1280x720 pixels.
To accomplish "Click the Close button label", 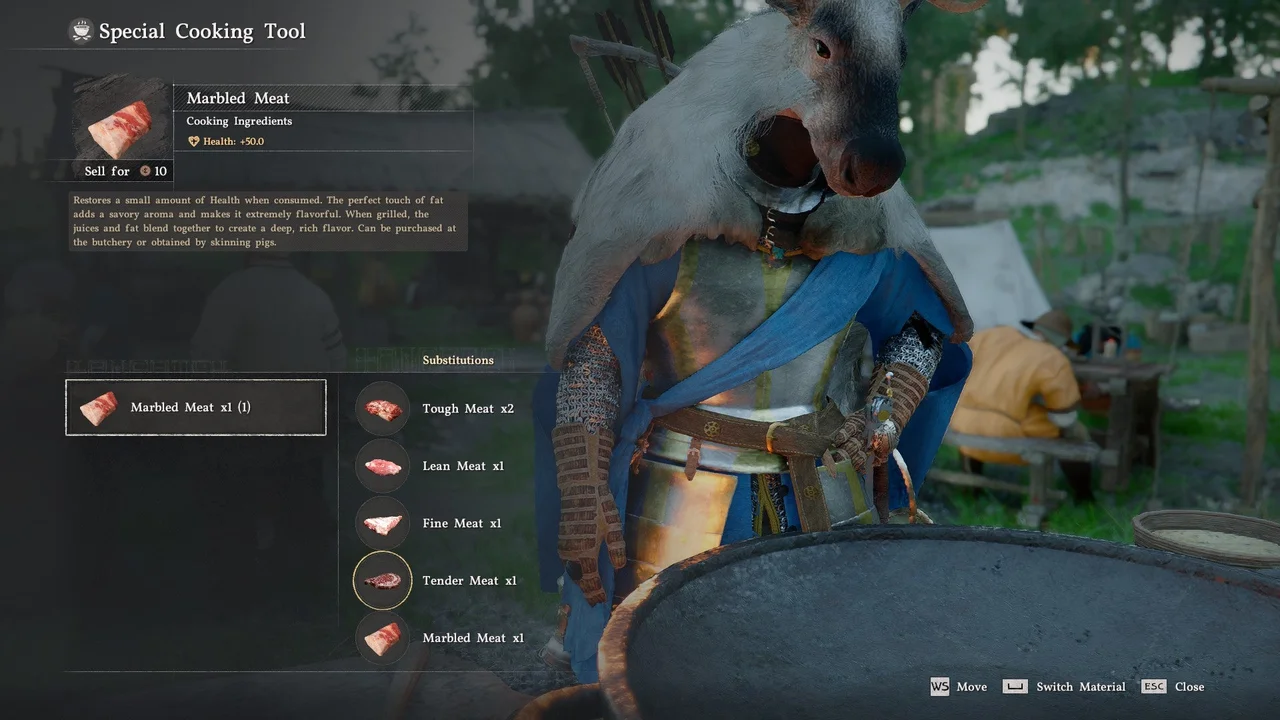I will click(1188, 687).
